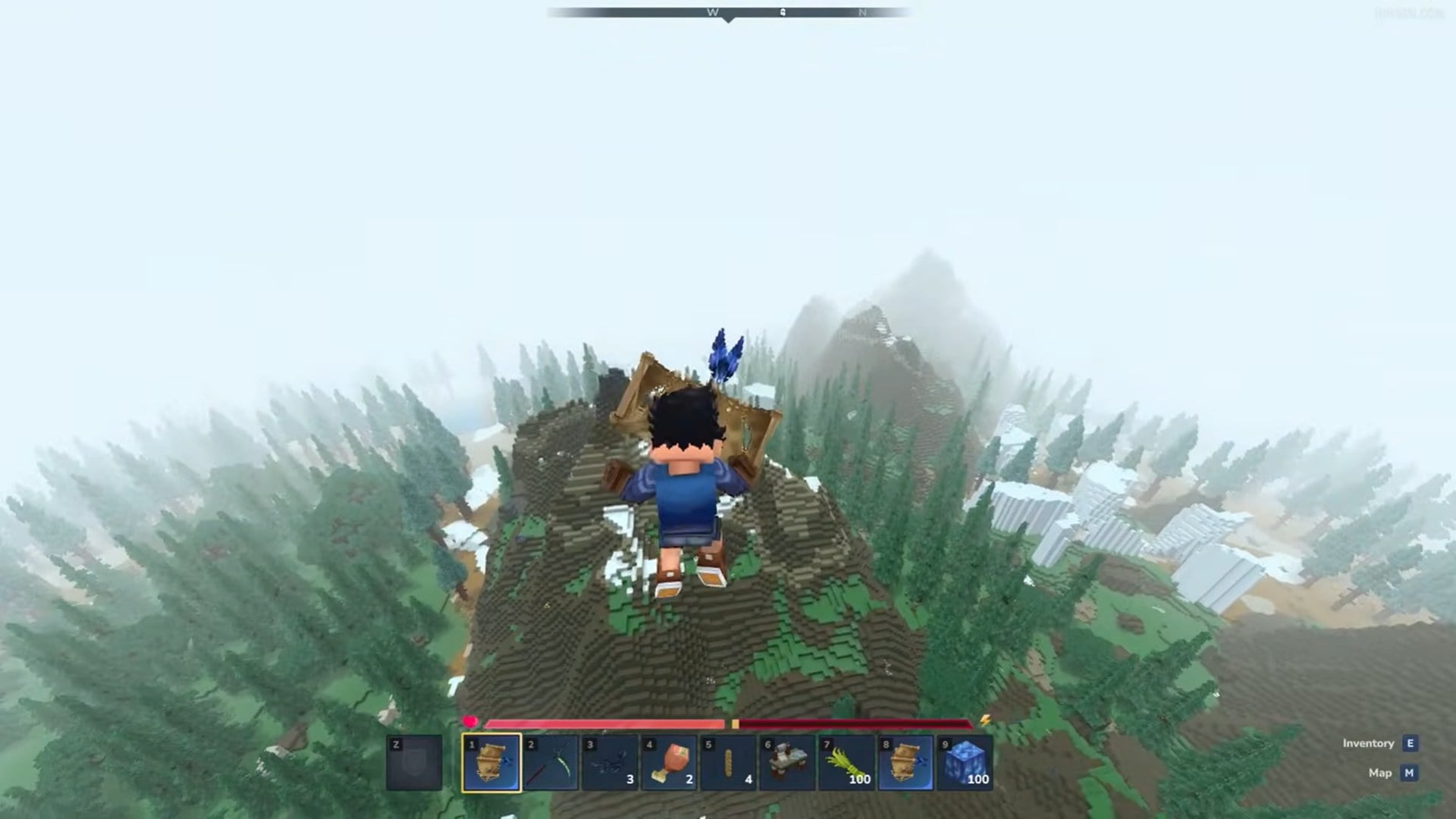Click the N marker on the compass
Image resolution: width=1456 pixels, height=819 pixels.
click(x=861, y=13)
